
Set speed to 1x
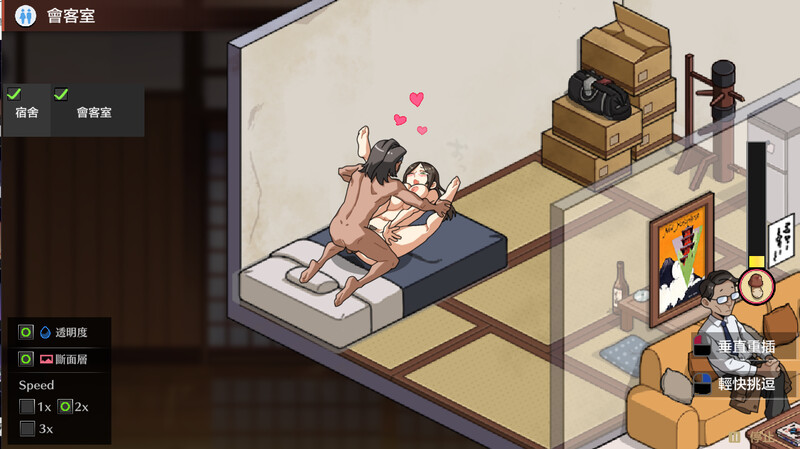(27, 407)
